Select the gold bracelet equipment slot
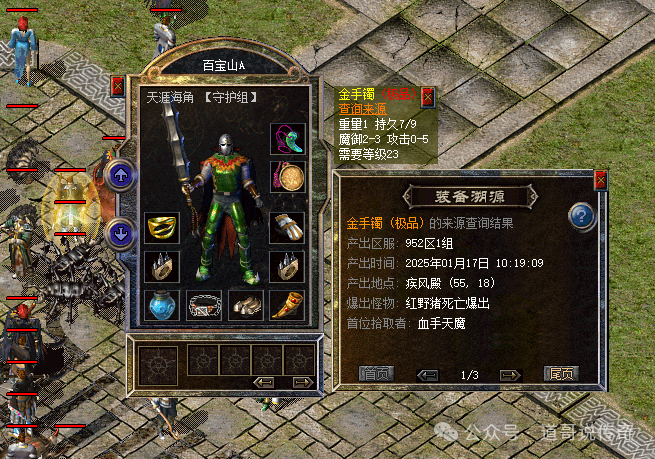 point(161,228)
